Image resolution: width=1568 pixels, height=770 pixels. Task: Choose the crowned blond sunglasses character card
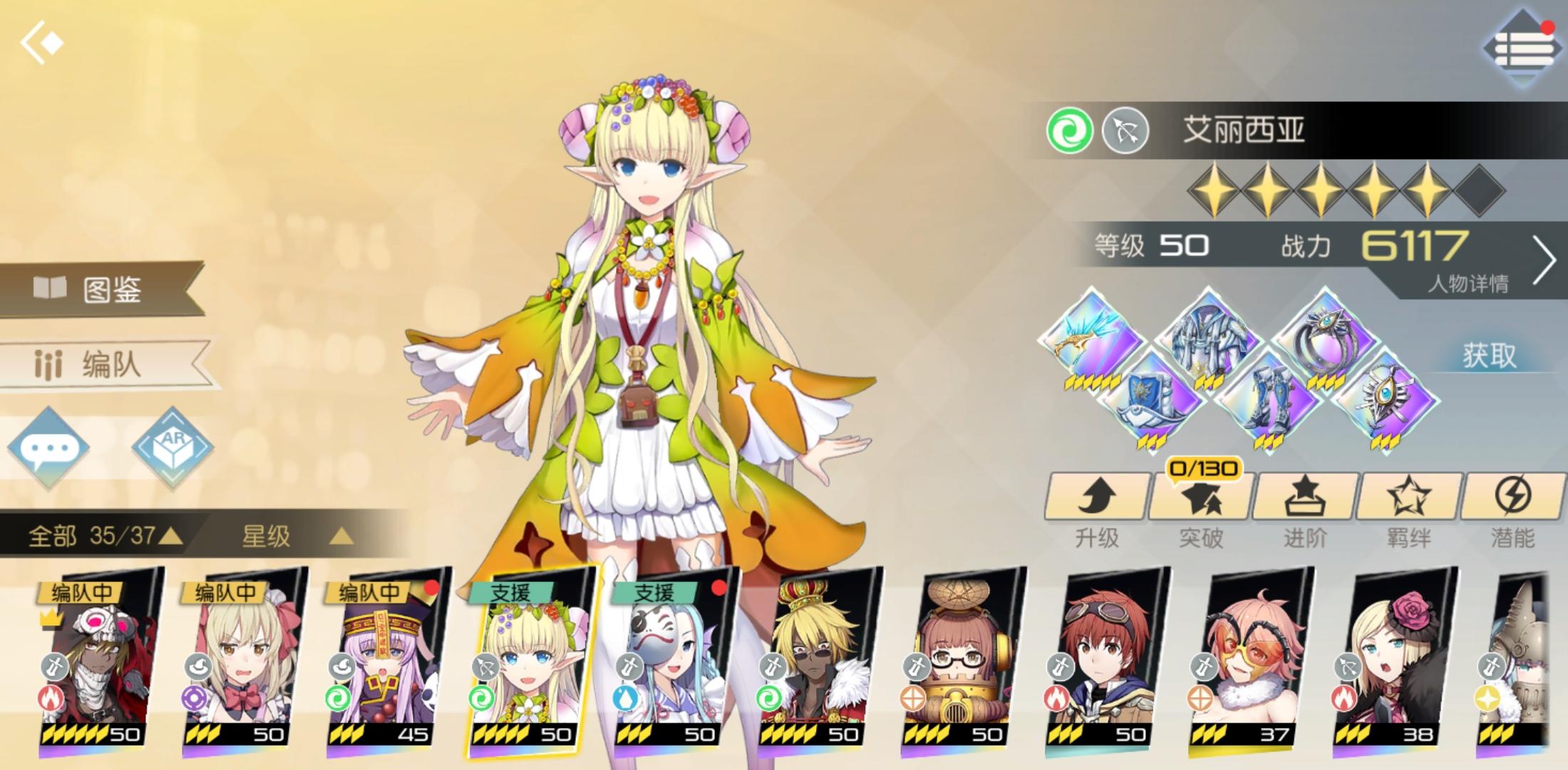(813, 656)
